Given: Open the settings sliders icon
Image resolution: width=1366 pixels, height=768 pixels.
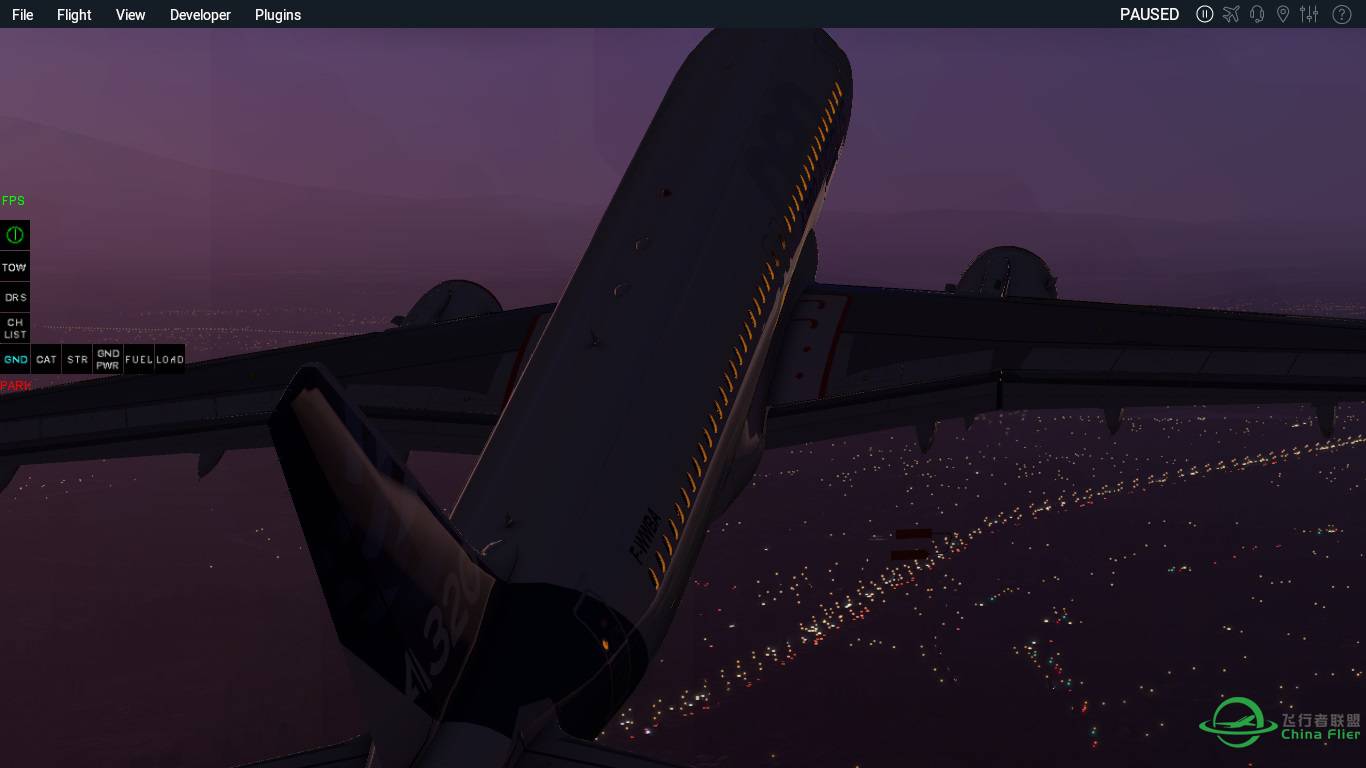Looking at the screenshot, I should [1309, 14].
